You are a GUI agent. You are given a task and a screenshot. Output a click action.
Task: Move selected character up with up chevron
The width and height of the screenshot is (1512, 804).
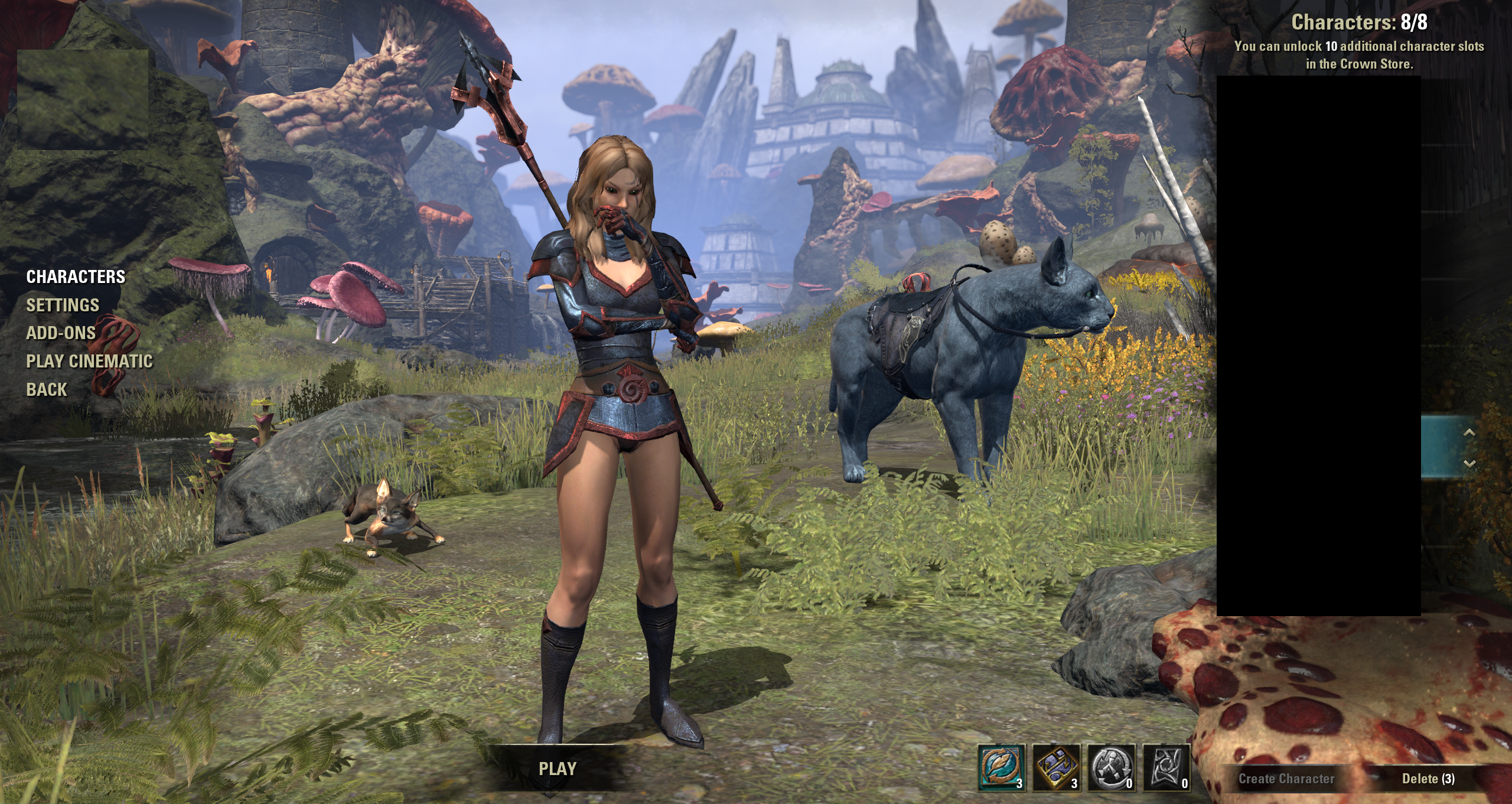pos(1469,433)
